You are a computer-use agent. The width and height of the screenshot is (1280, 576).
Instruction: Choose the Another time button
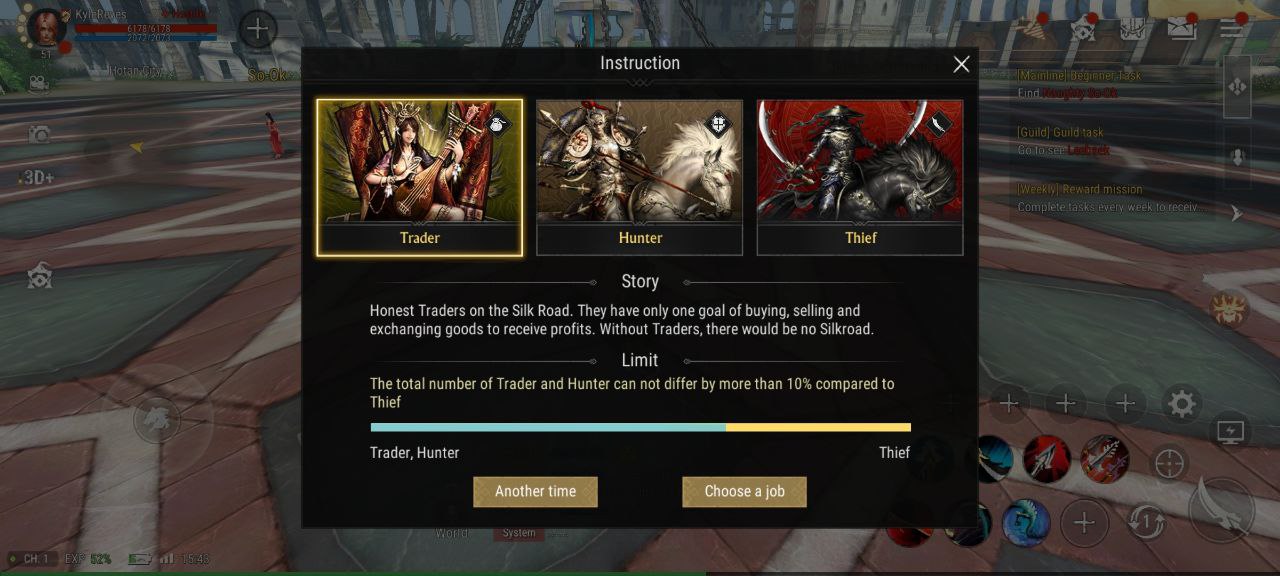click(x=535, y=491)
